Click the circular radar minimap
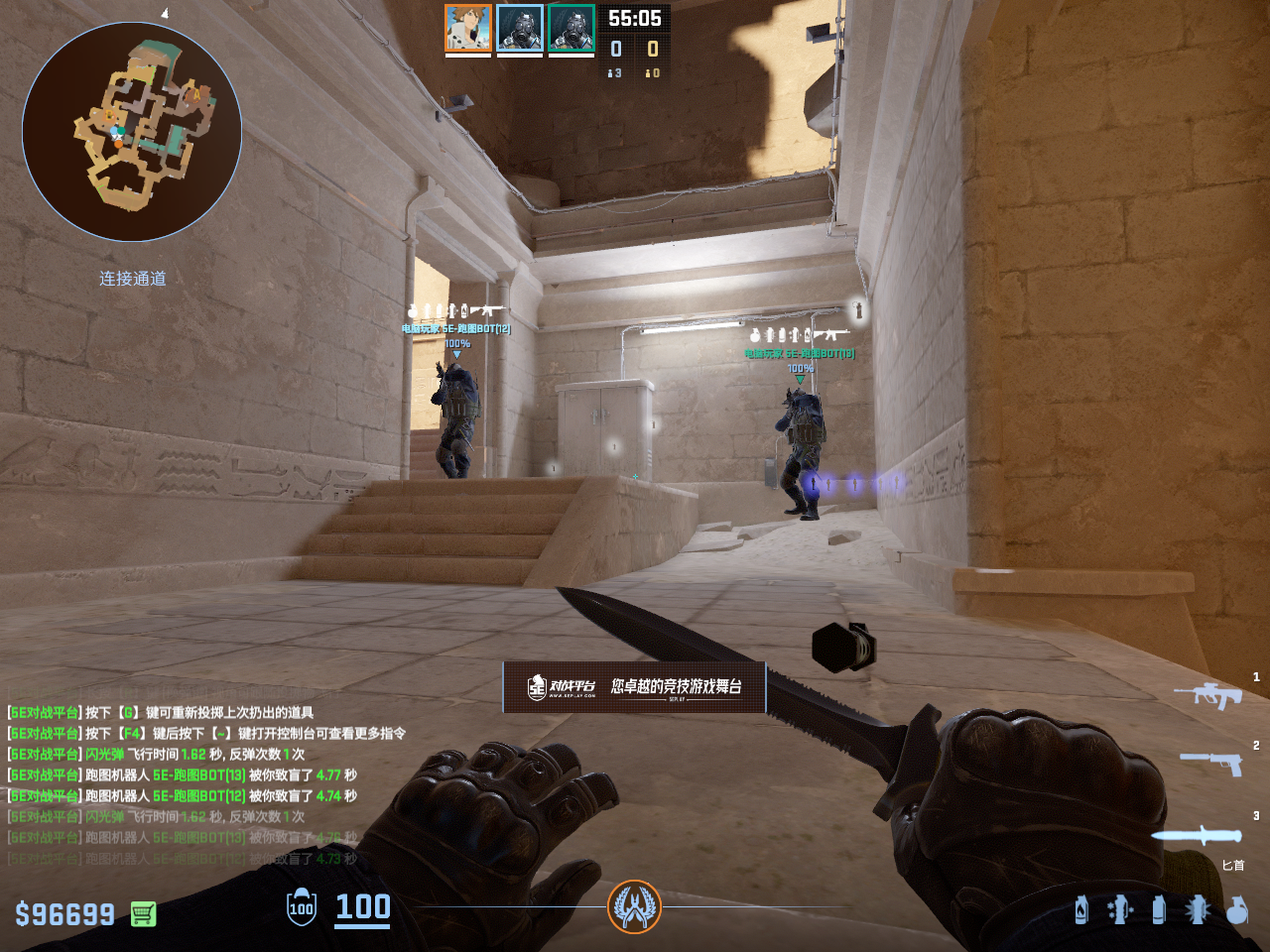The image size is (1270, 952). tap(132, 132)
